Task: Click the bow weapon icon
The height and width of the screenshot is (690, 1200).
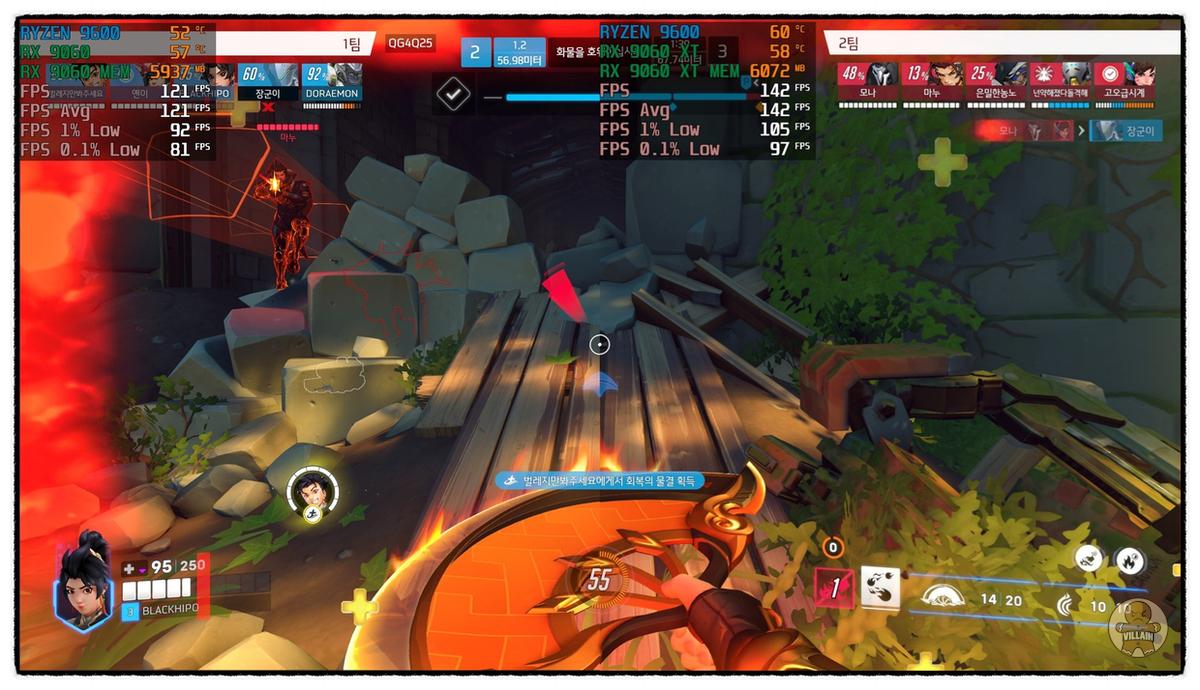Action: coord(939,599)
